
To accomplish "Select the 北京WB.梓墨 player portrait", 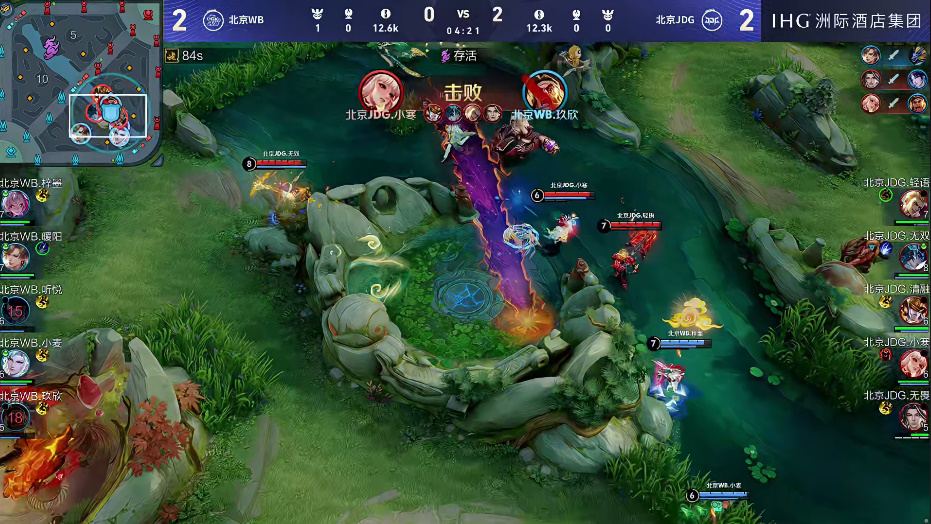I will [x=15, y=204].
